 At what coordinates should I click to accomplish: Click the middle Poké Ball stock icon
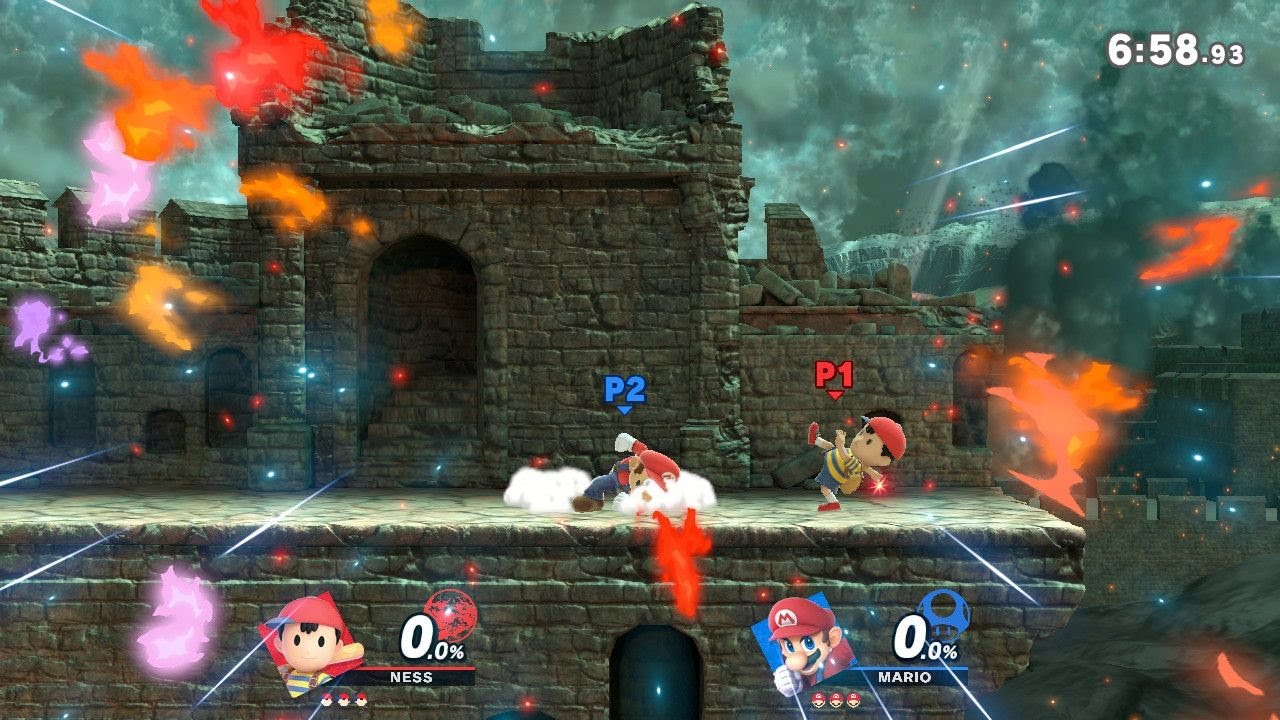343,699
